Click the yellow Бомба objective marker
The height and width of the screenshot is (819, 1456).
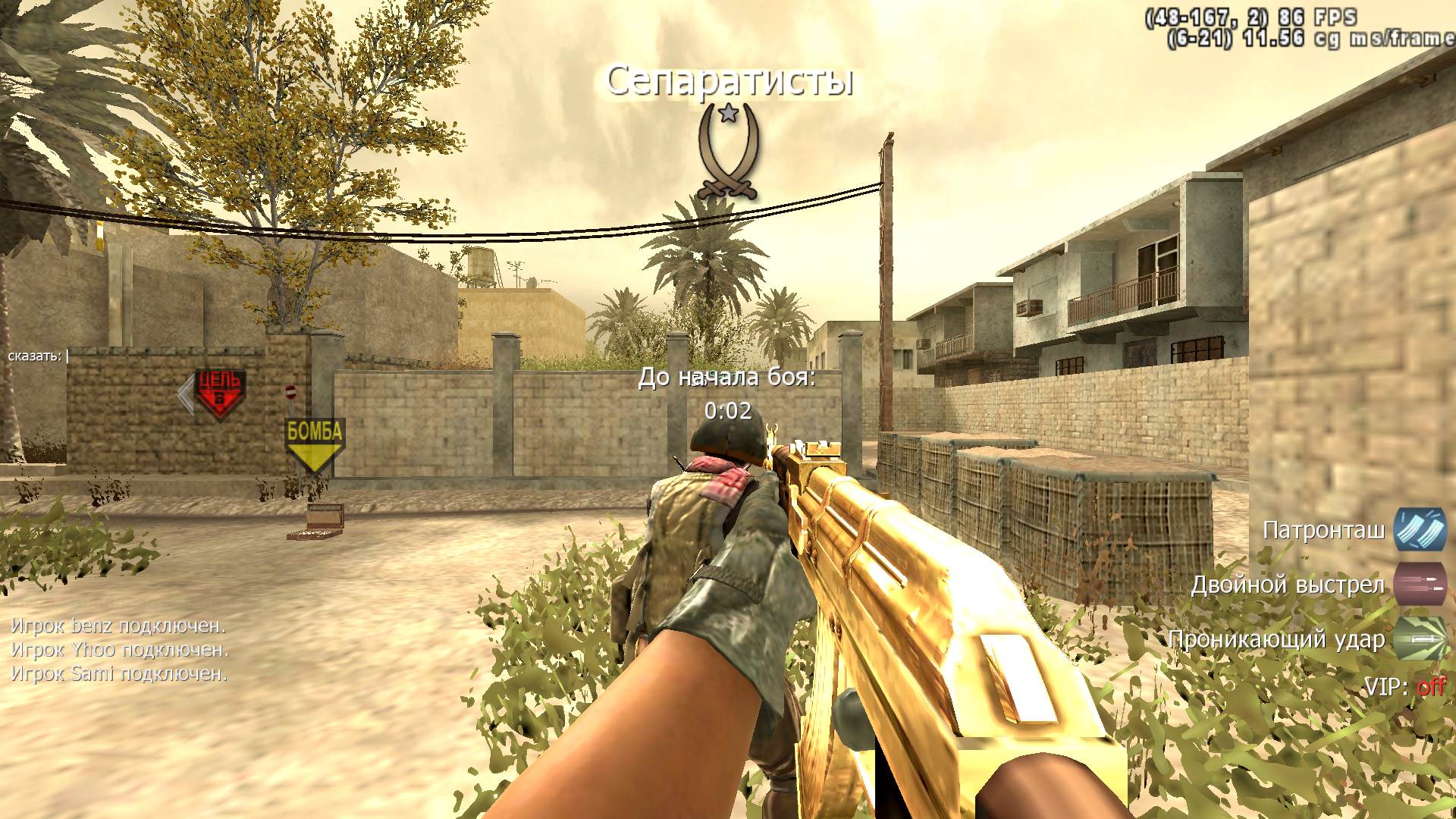click(315, 444)
